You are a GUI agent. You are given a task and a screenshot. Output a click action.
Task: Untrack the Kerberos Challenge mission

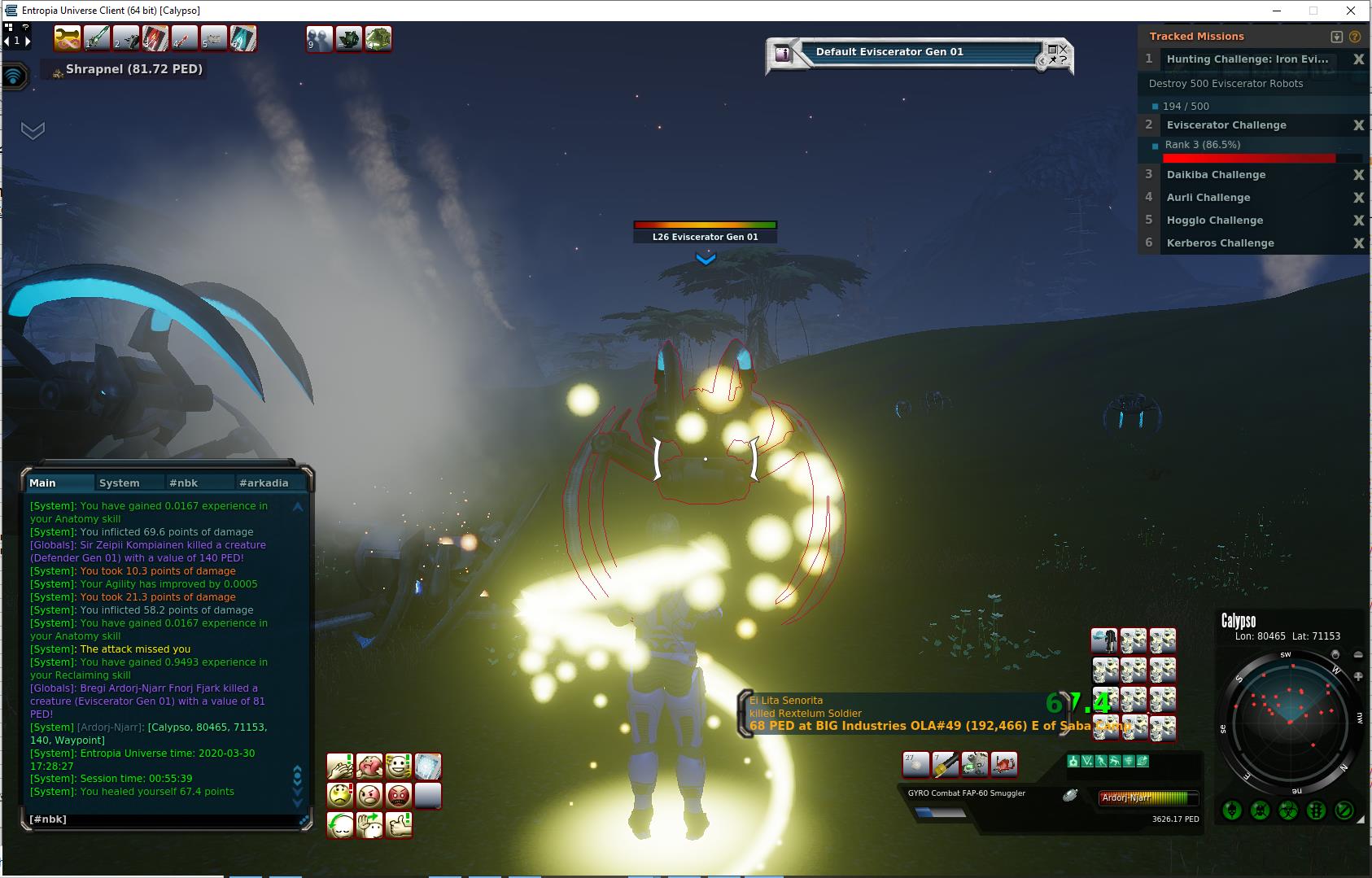point(1358,243)
